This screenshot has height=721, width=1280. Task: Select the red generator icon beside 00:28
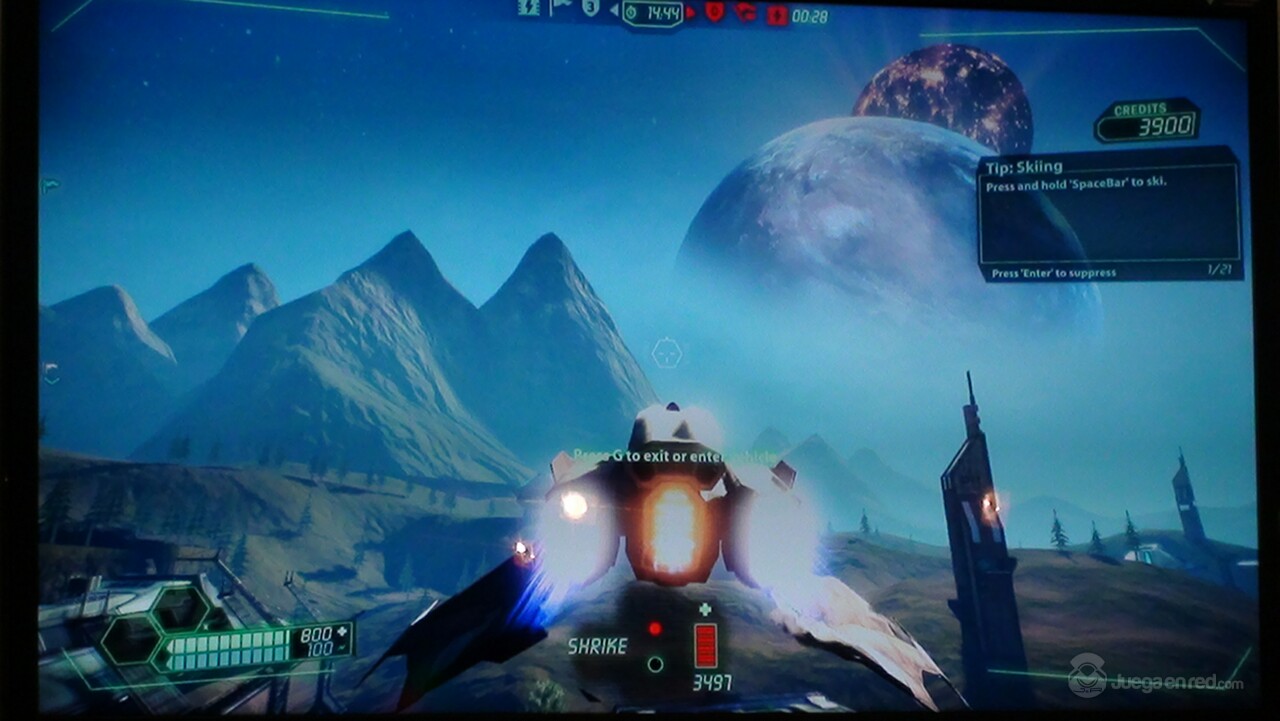pos(777,14)
